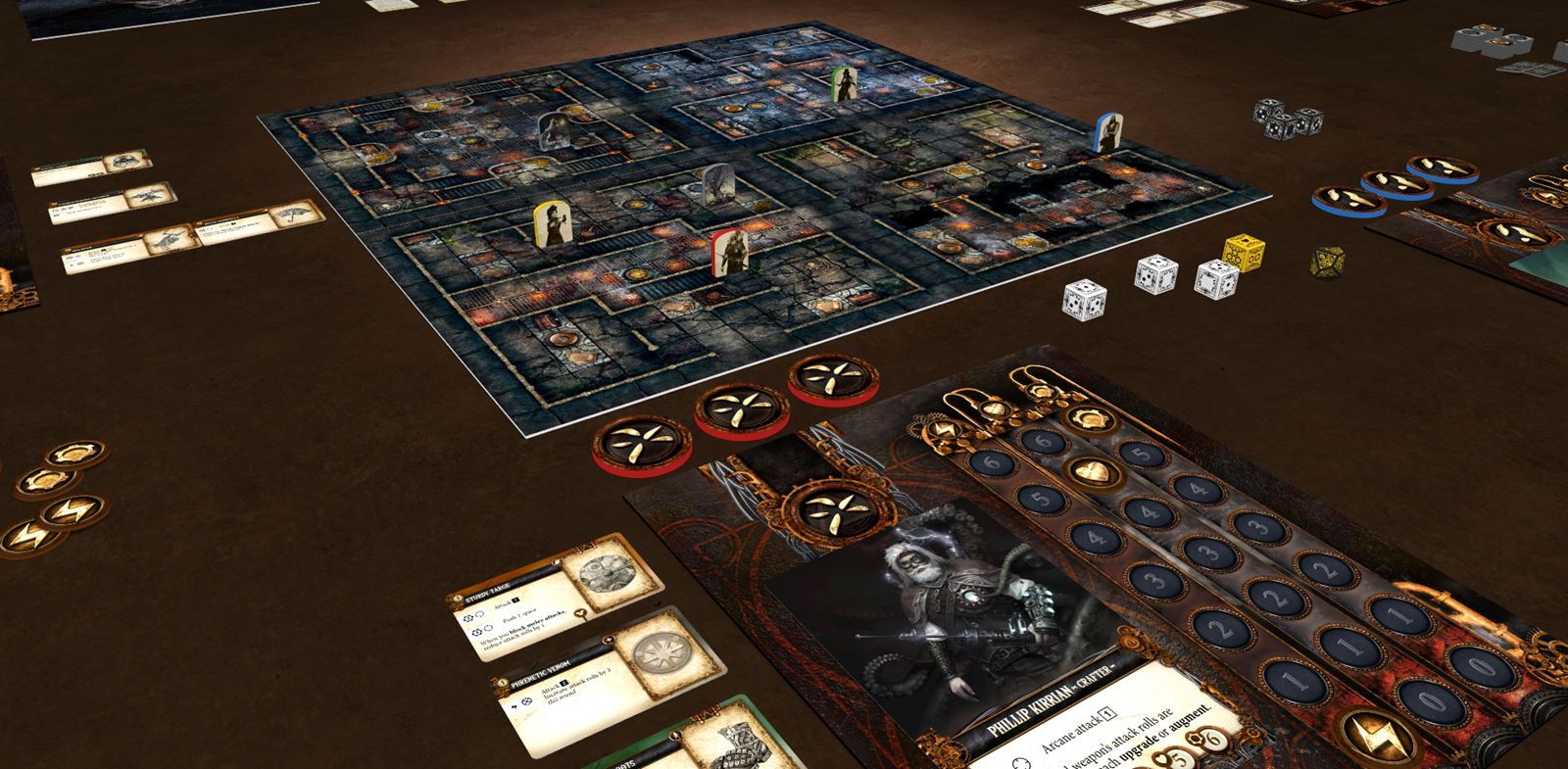Pick the blue-bordered standee at board edge
The width and height of the screenshot is (1568, 769).
[1106, 131]
